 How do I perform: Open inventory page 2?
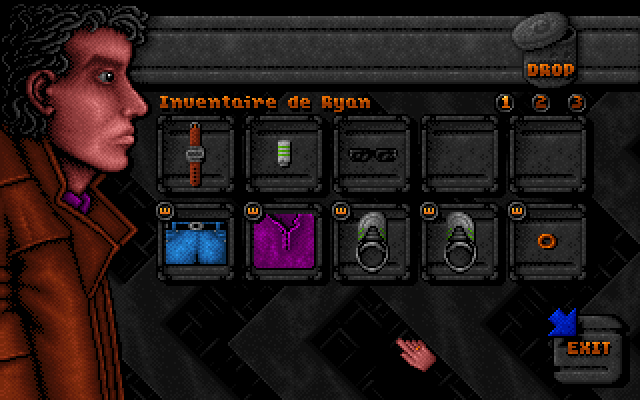point(541,103)
